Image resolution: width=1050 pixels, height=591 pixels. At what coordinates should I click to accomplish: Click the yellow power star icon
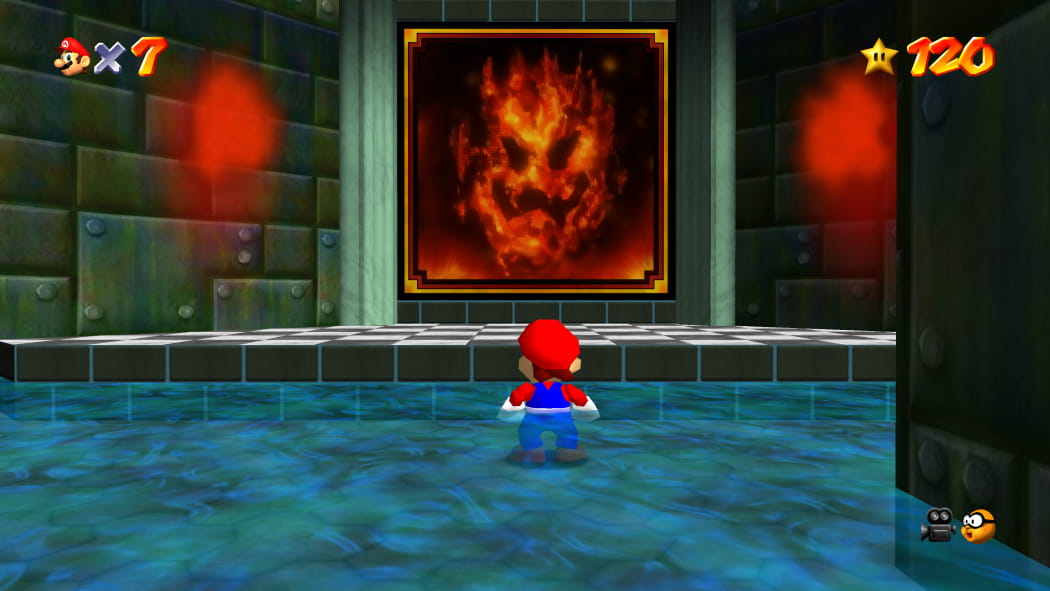coord(879,57)
